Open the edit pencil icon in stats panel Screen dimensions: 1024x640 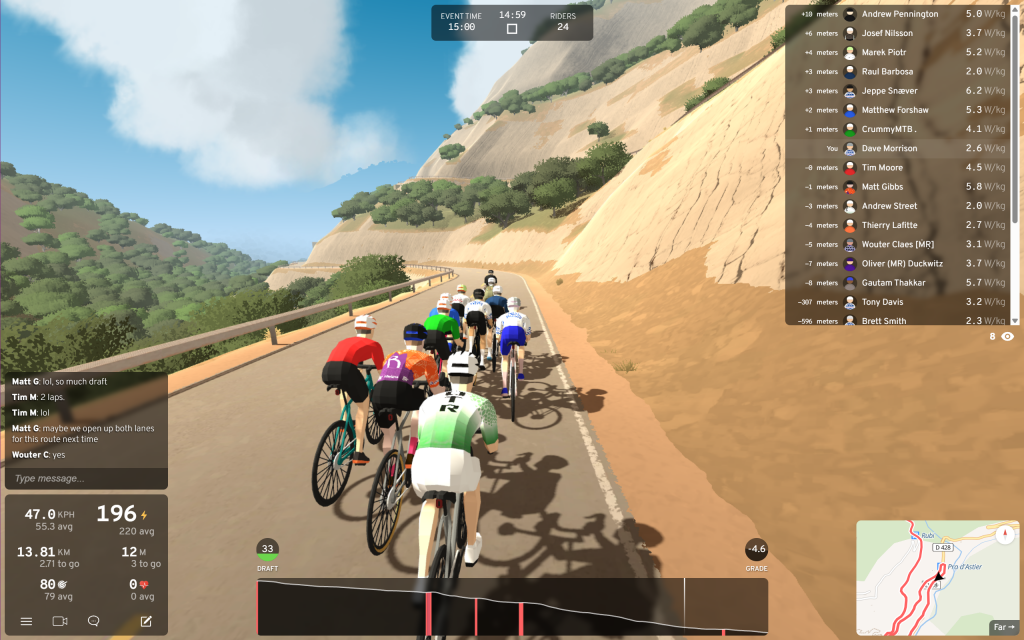tap(146, 621)
